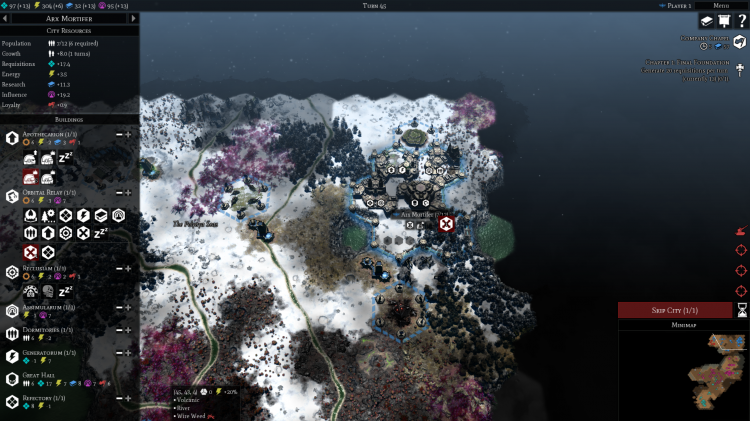
Task: Open the banner scroll icon
Action: coord(723,21)
